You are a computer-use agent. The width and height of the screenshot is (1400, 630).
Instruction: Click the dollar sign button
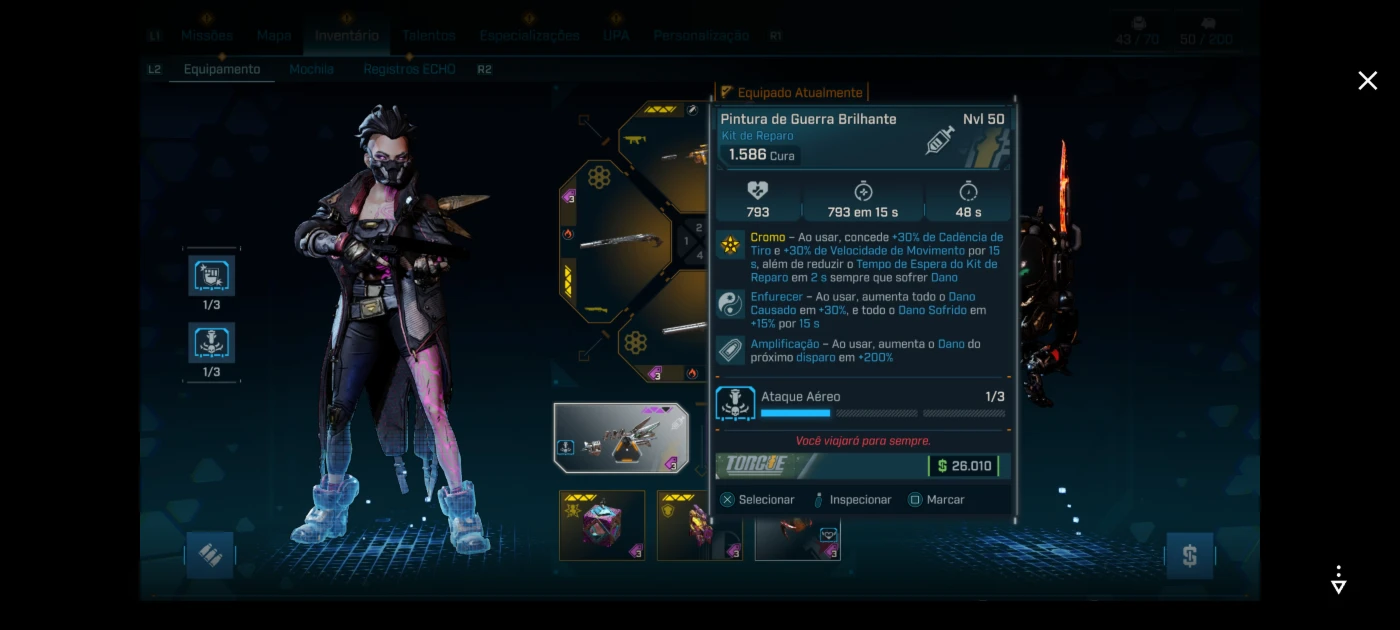(x=1189, y=556)
